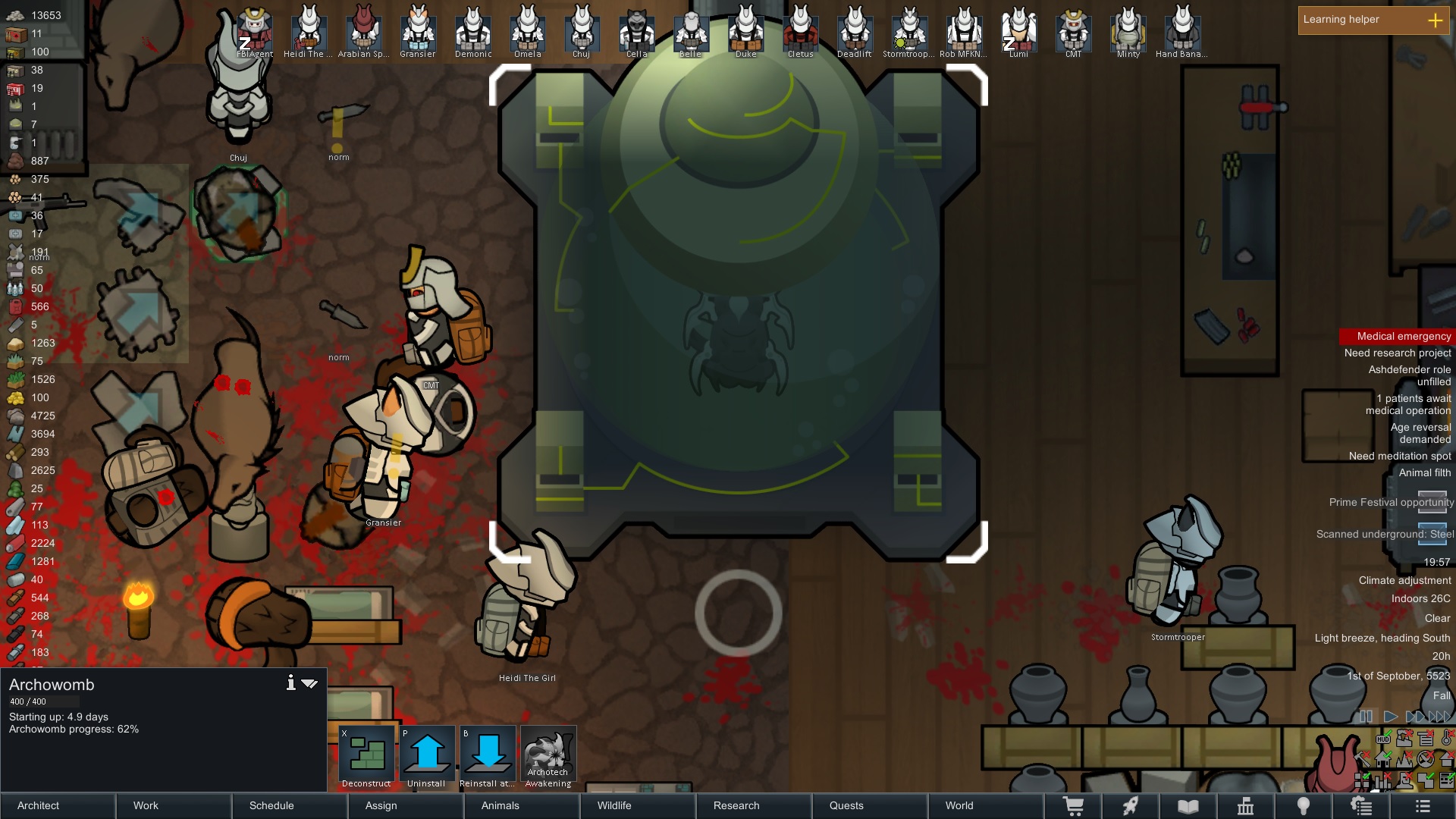The height and width of the screenshot is (819, 1456).
Task: Open Archowomb info with the i button
Action: pos(290,683)
